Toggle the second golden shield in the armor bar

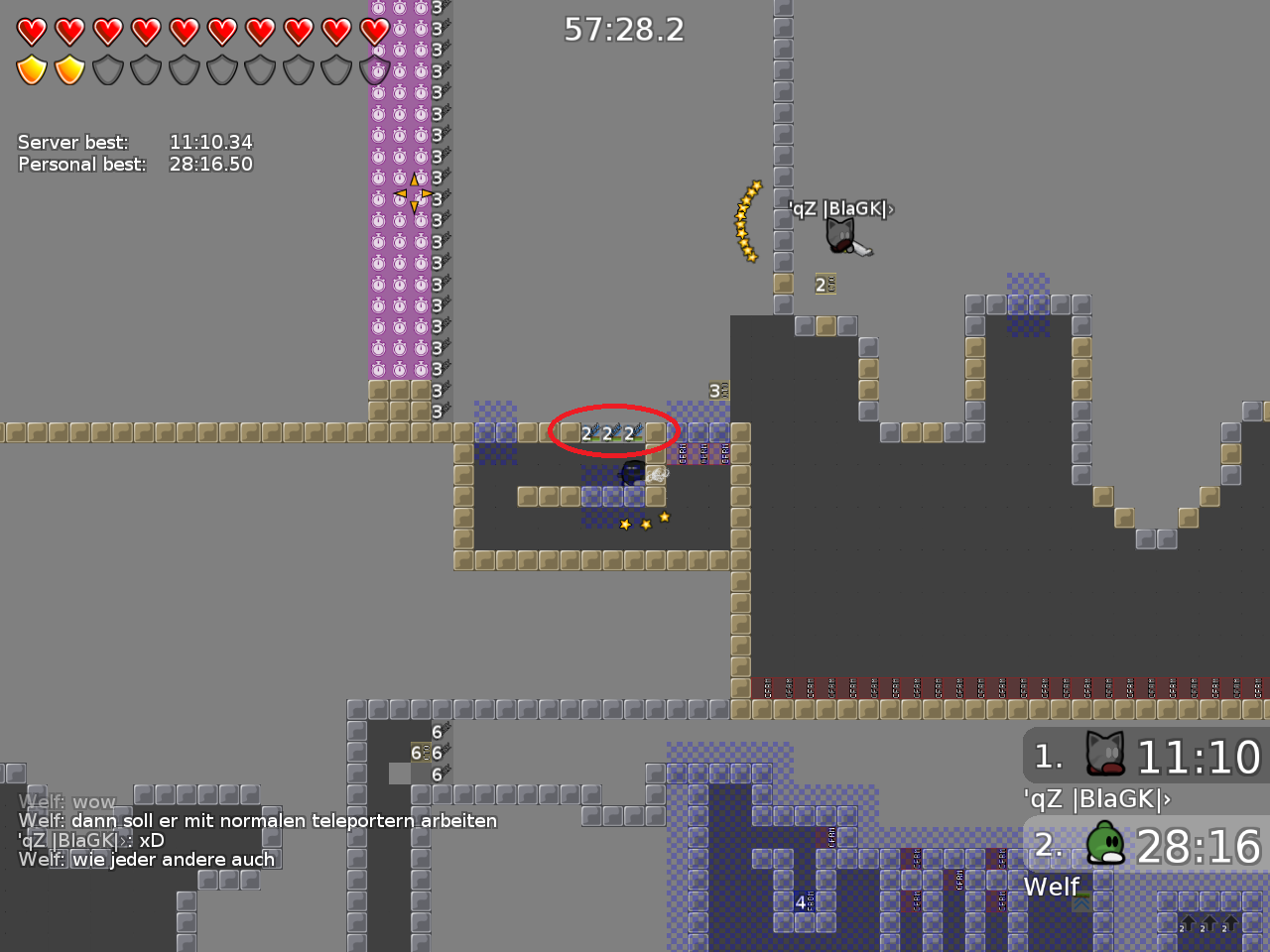(x=68, y=69)
